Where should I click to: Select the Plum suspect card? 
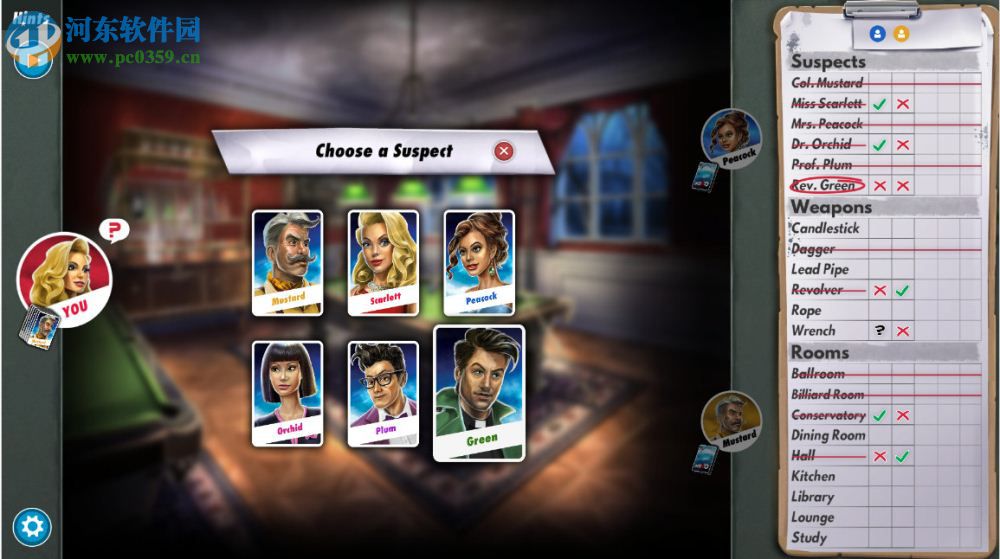[x=383, y=393]
